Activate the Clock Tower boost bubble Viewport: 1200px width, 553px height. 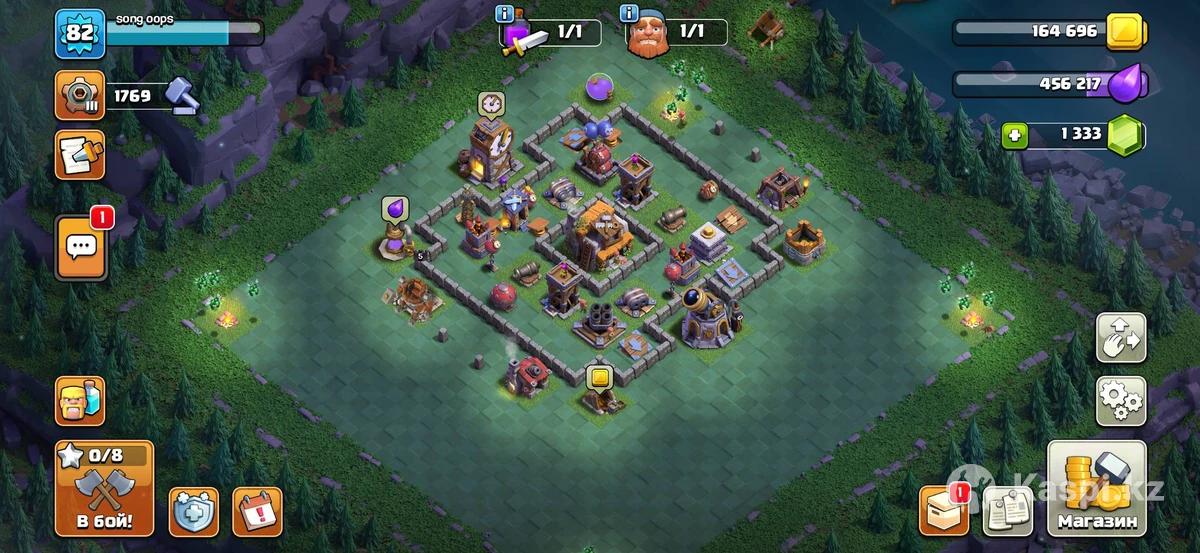point(490,103)
